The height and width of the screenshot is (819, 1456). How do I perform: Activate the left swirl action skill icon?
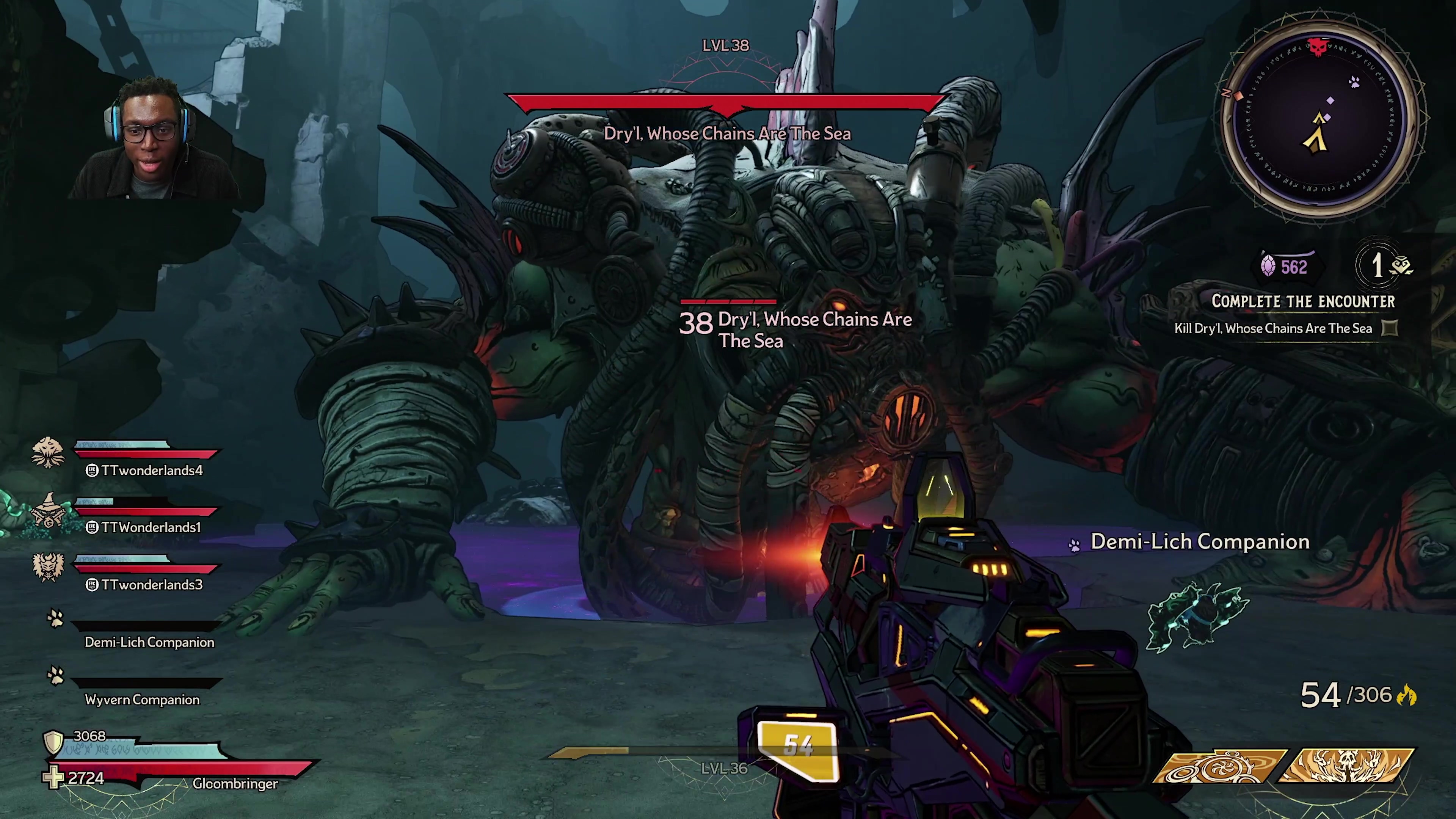(1218, 767)
